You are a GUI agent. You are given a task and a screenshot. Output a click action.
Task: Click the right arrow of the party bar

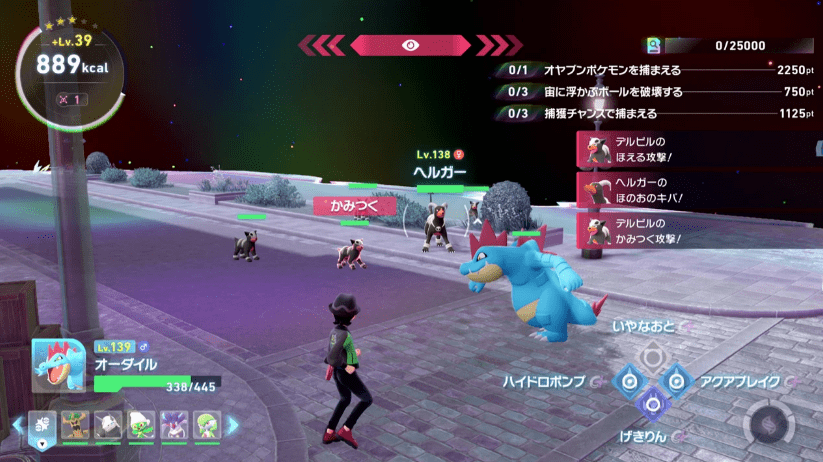(x=234, y=425)
